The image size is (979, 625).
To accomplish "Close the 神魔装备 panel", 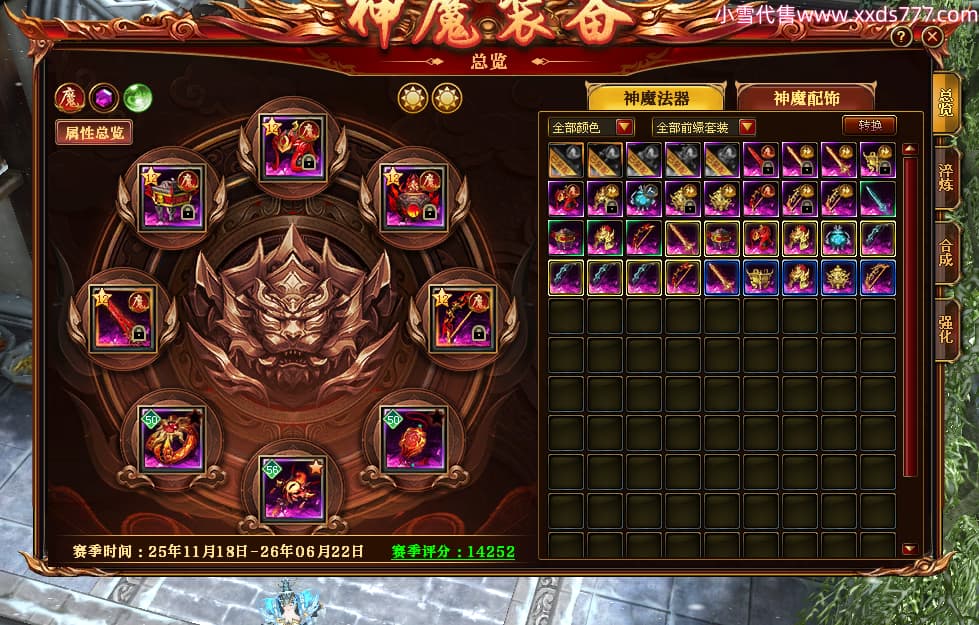I will (932, 37).
